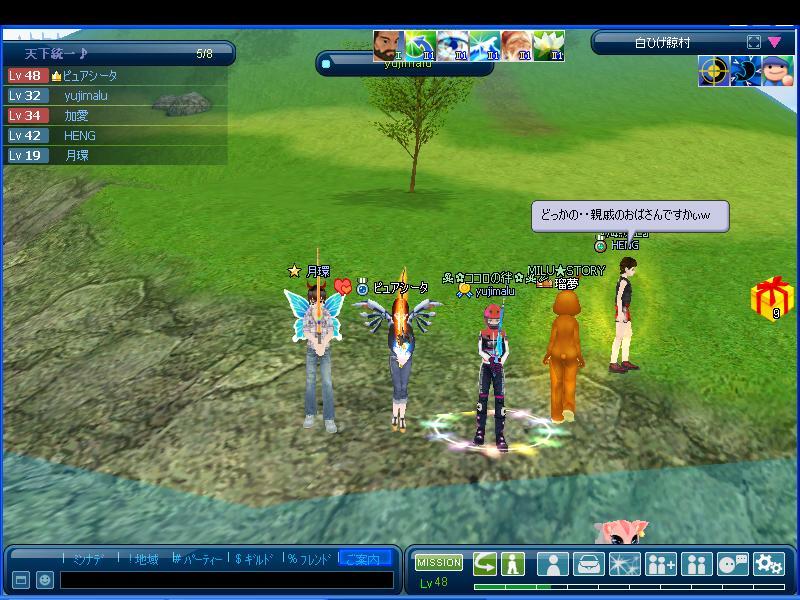Activate the yellow crosshair target icon
This screenshot has width=800, height=600.
714,72
